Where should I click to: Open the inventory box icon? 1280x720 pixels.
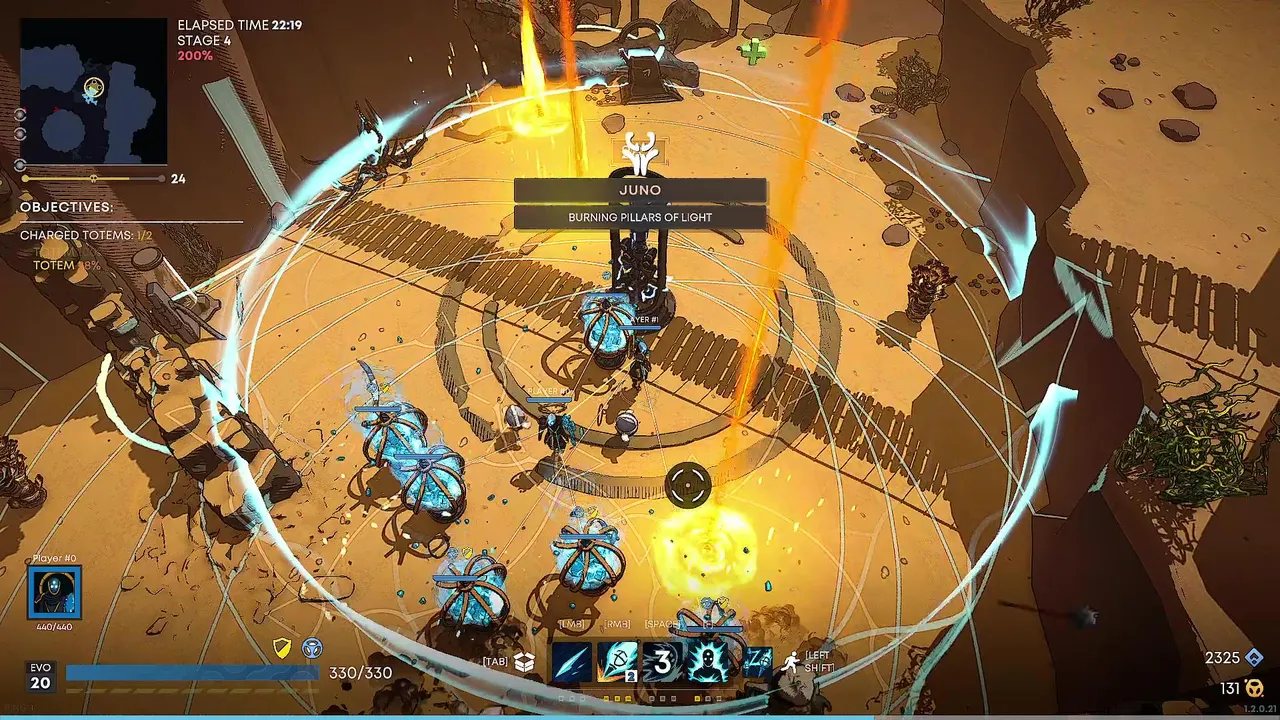point(524,662)
